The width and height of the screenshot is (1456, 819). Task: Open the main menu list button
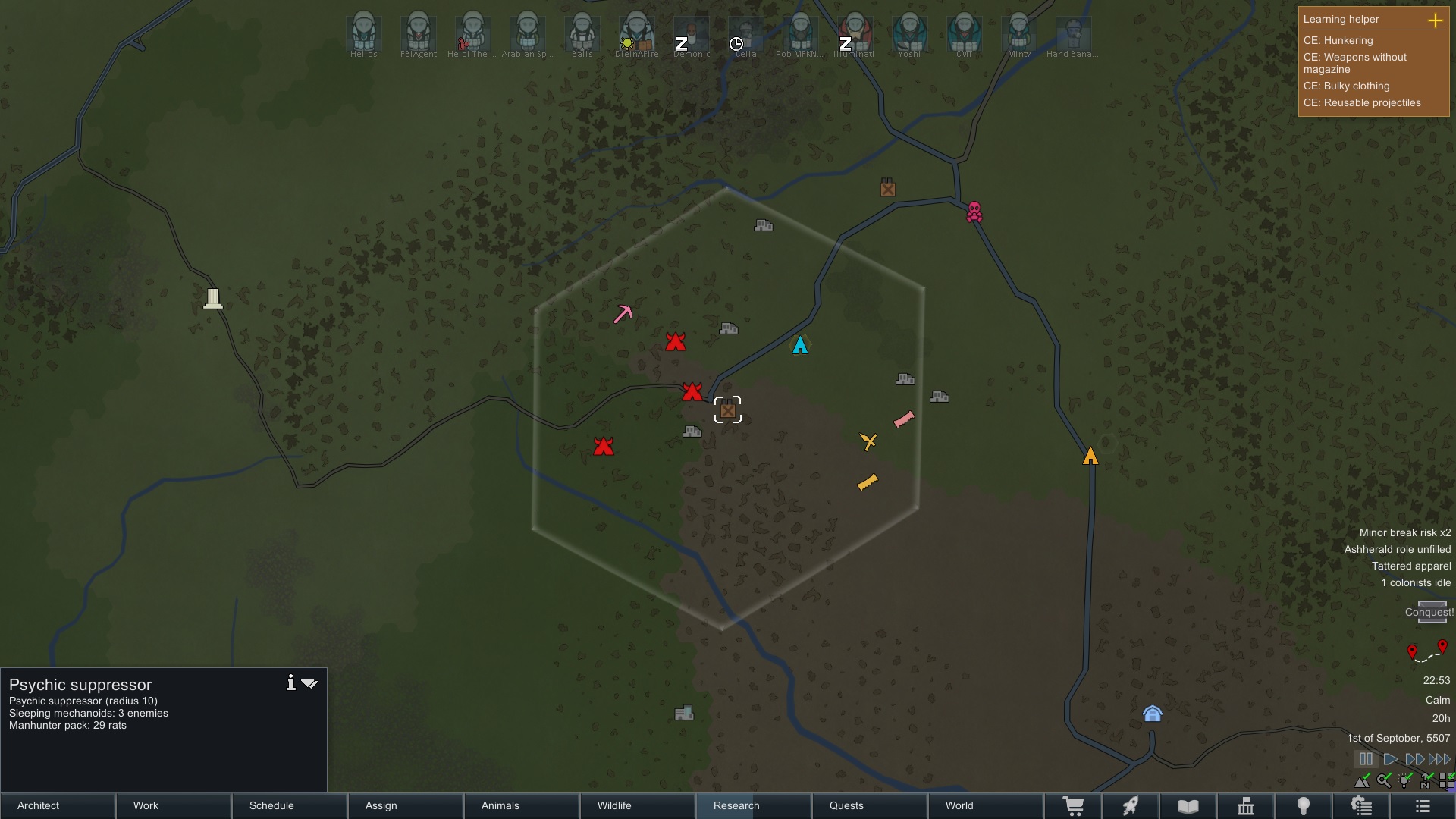(x=1423, y=806)
